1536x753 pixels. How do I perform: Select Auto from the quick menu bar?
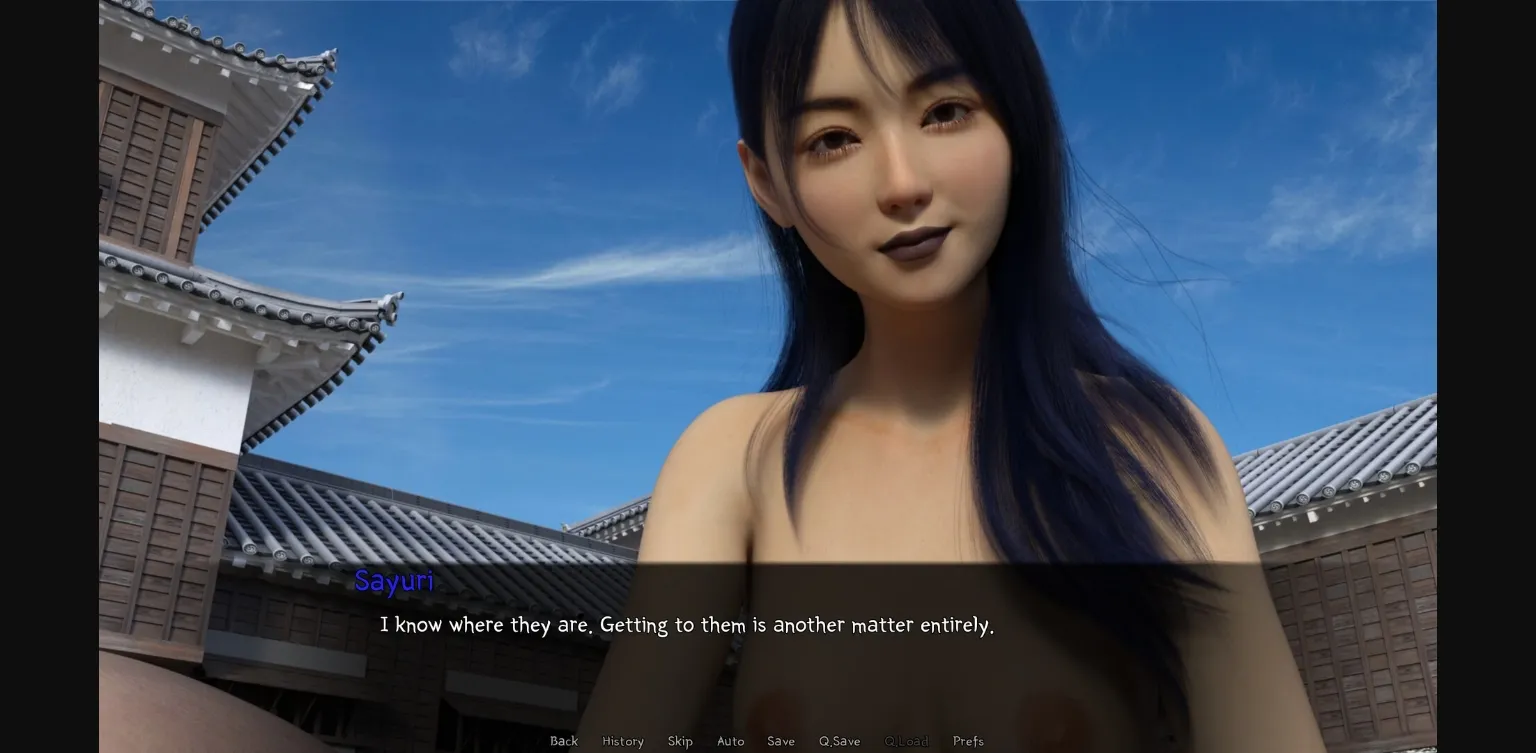point(731,741)
